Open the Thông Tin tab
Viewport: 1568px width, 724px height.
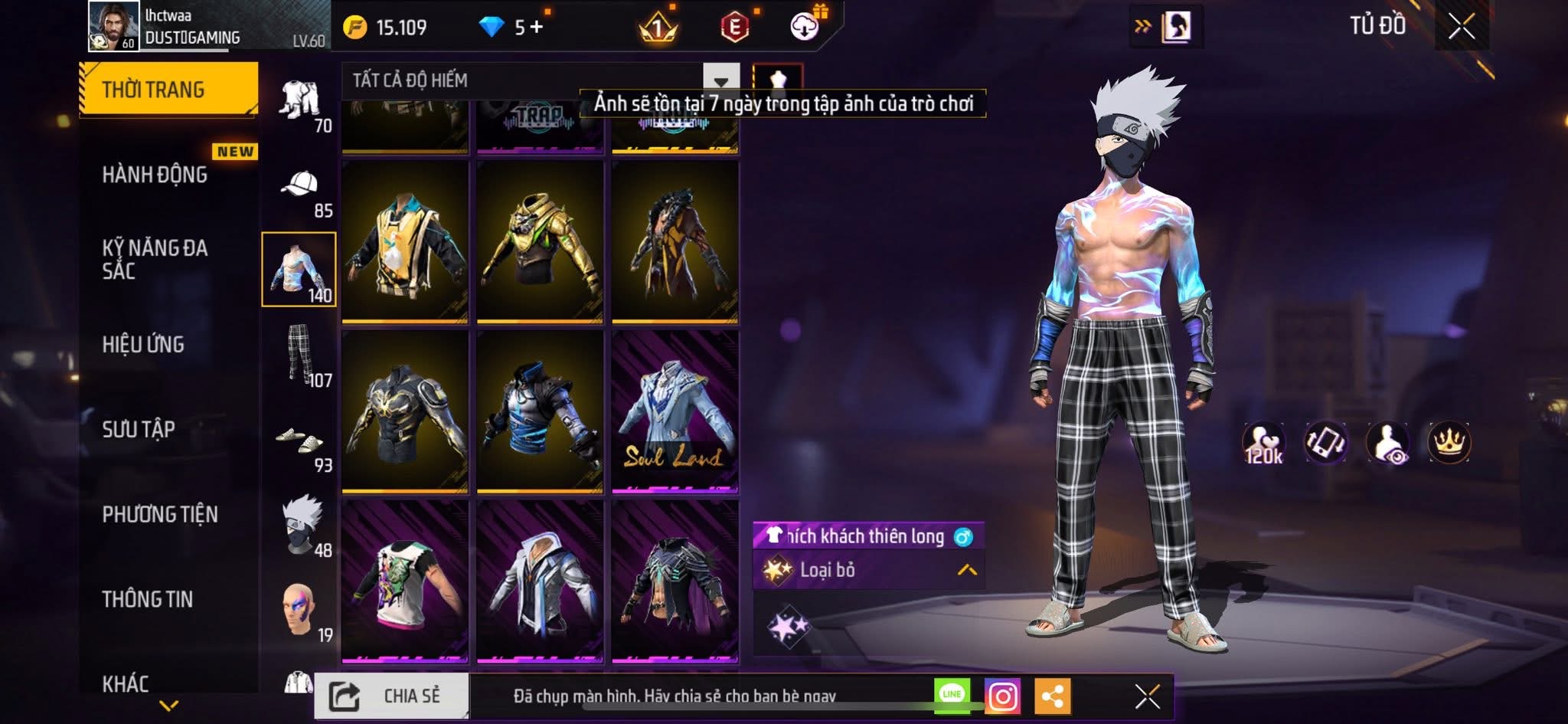point(148,599)
